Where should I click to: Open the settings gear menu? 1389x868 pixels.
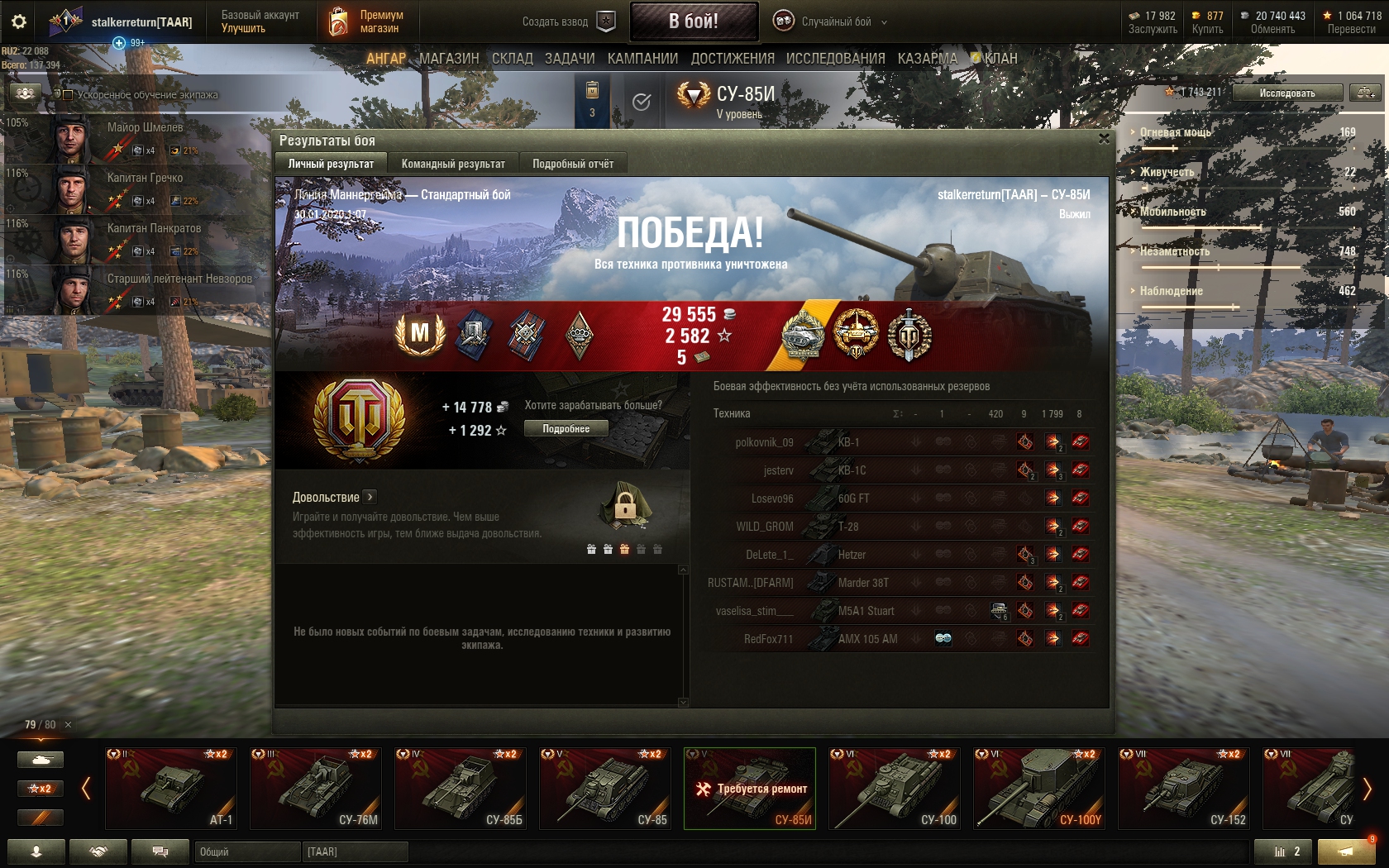coord(19,21)
